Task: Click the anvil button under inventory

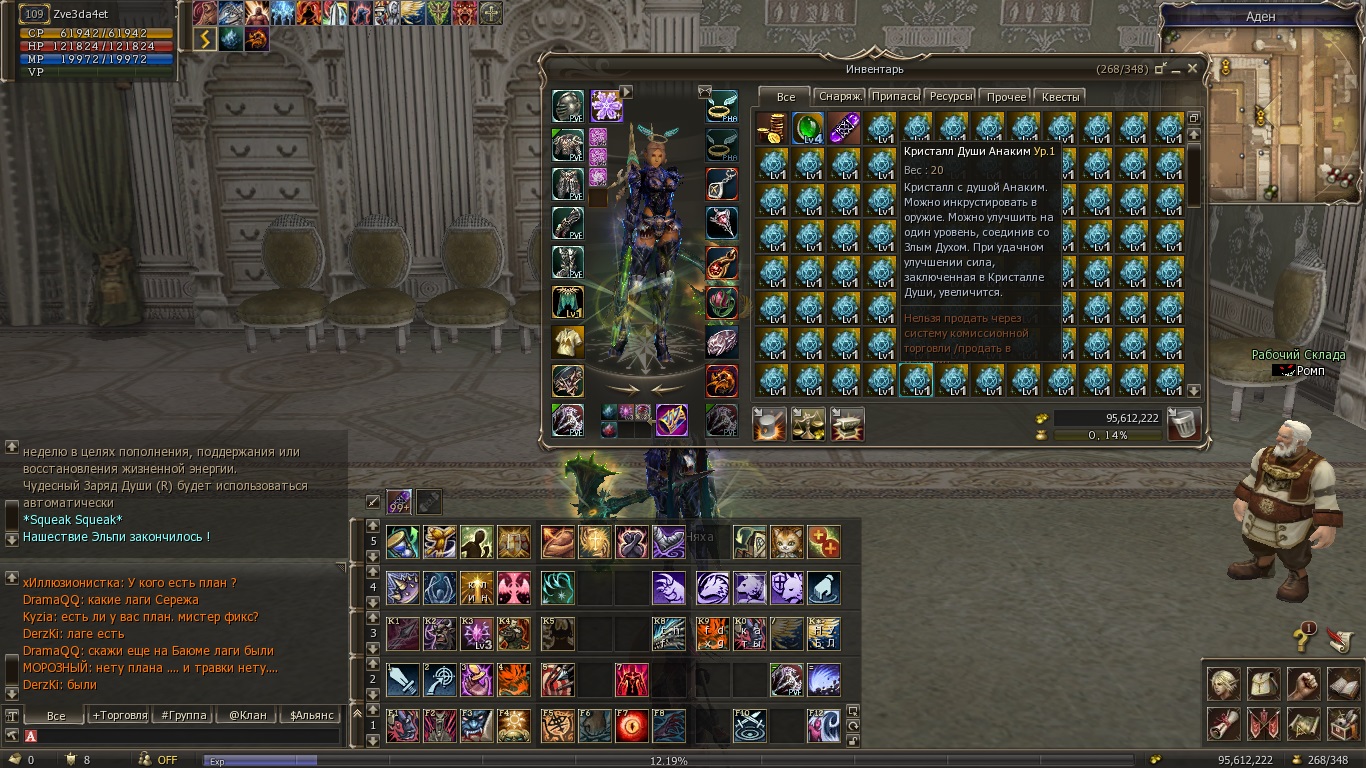Action: (847, 424)
